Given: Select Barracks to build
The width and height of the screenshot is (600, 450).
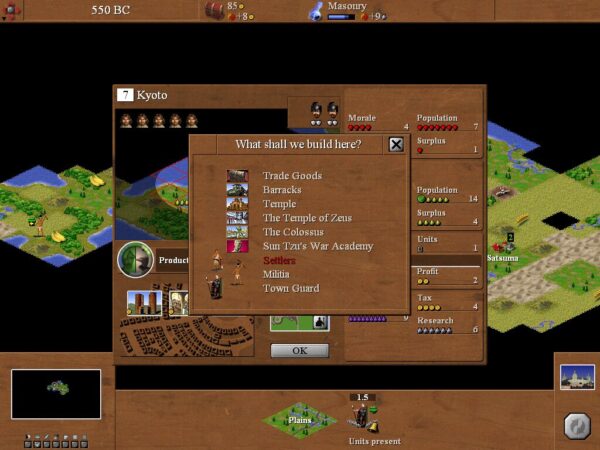Looking at the screenshot, I should (281, 190).
